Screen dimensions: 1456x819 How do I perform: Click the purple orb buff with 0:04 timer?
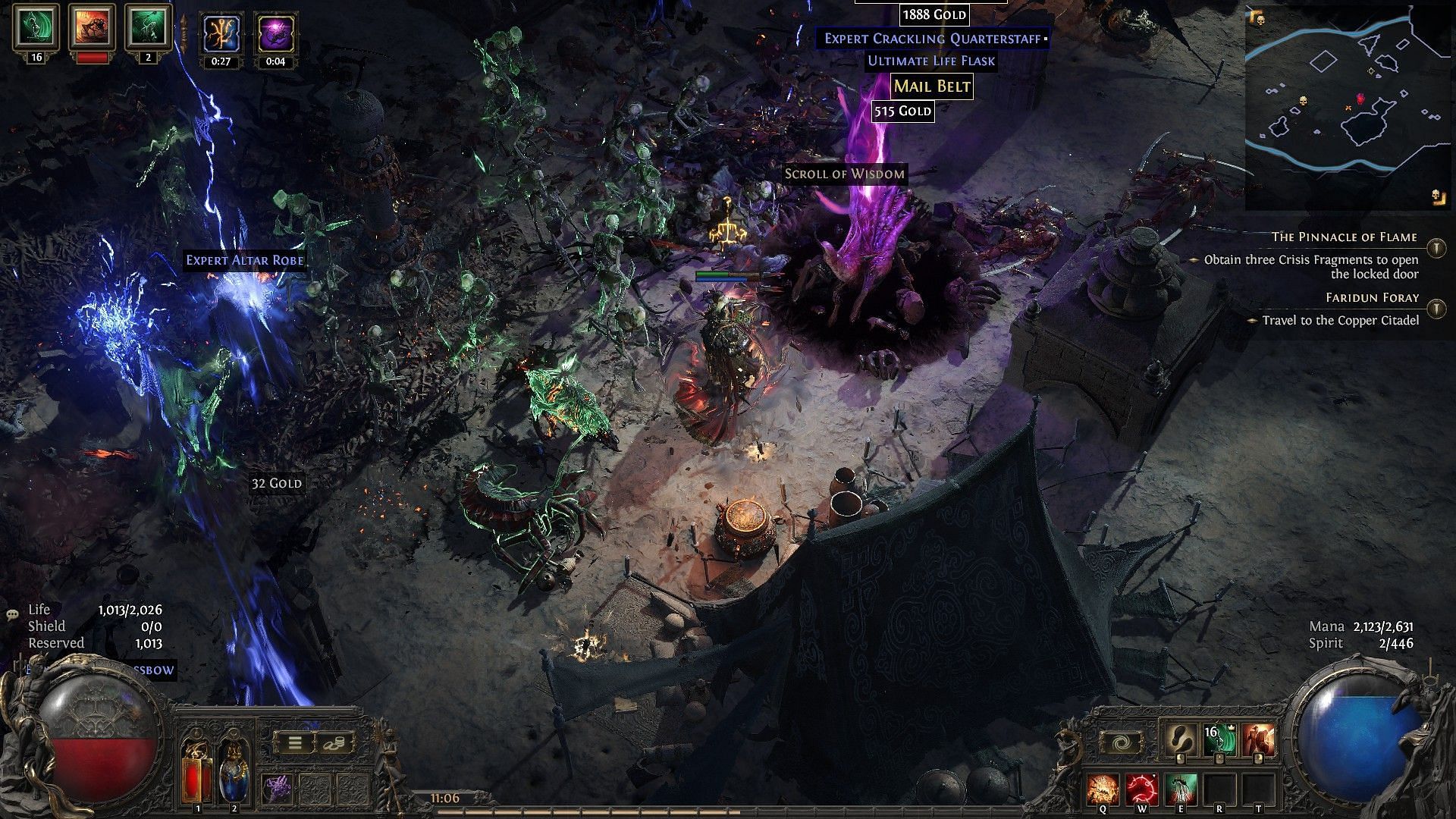[x=275, y=34]
